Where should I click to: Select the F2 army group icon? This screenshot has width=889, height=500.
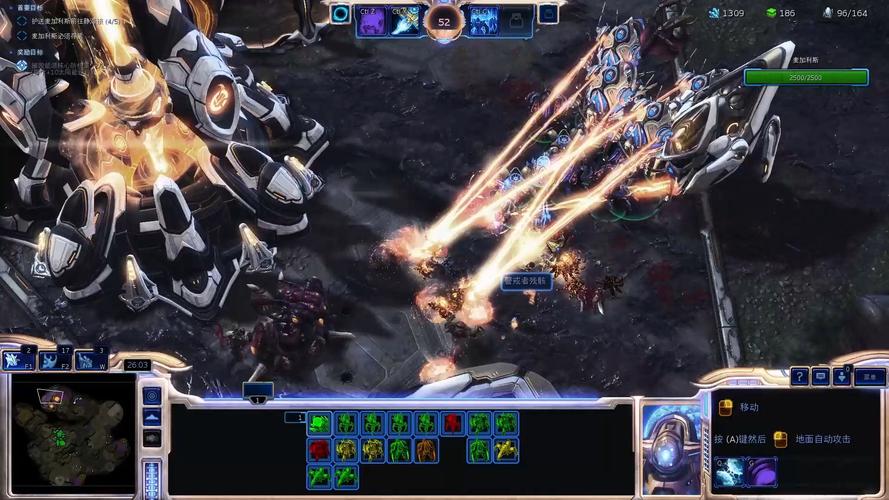coord(55,360)
